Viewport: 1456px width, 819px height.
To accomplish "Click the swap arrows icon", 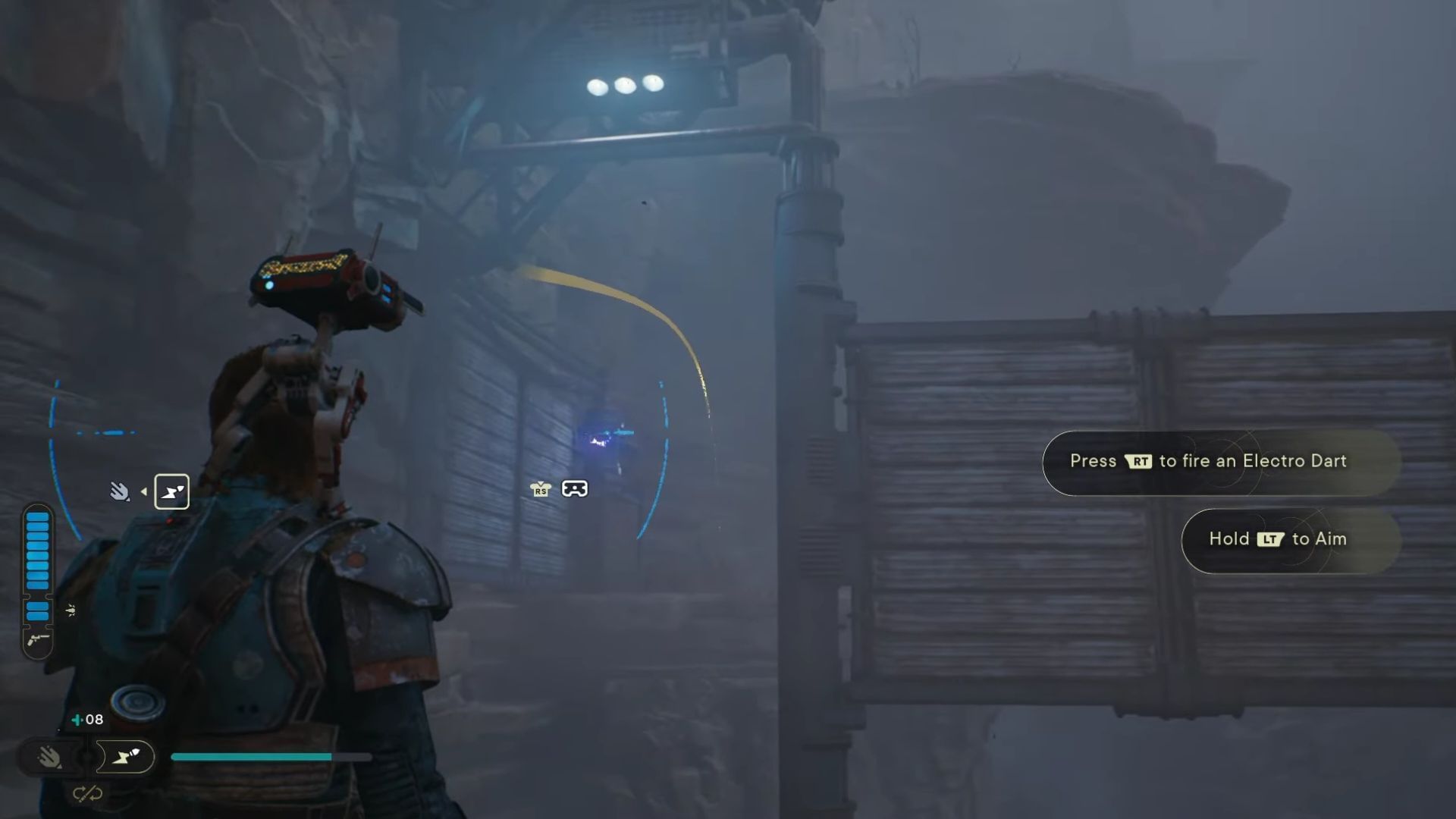I will tap(87, 794).
